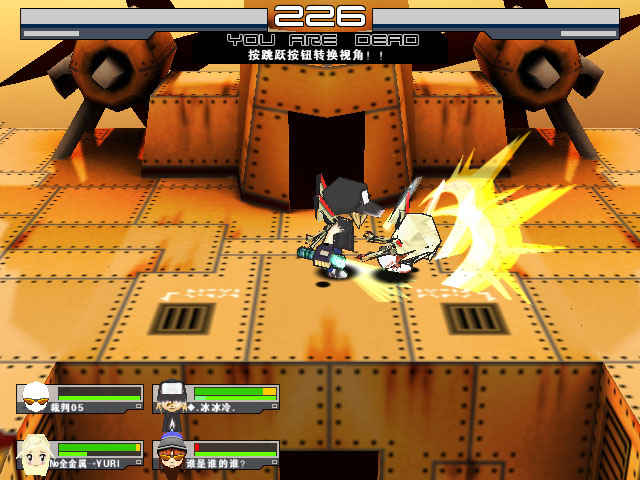Select the 冰冰冷 player panel
The height and width of the screenshot is (480, 640).
coord(216,399)
